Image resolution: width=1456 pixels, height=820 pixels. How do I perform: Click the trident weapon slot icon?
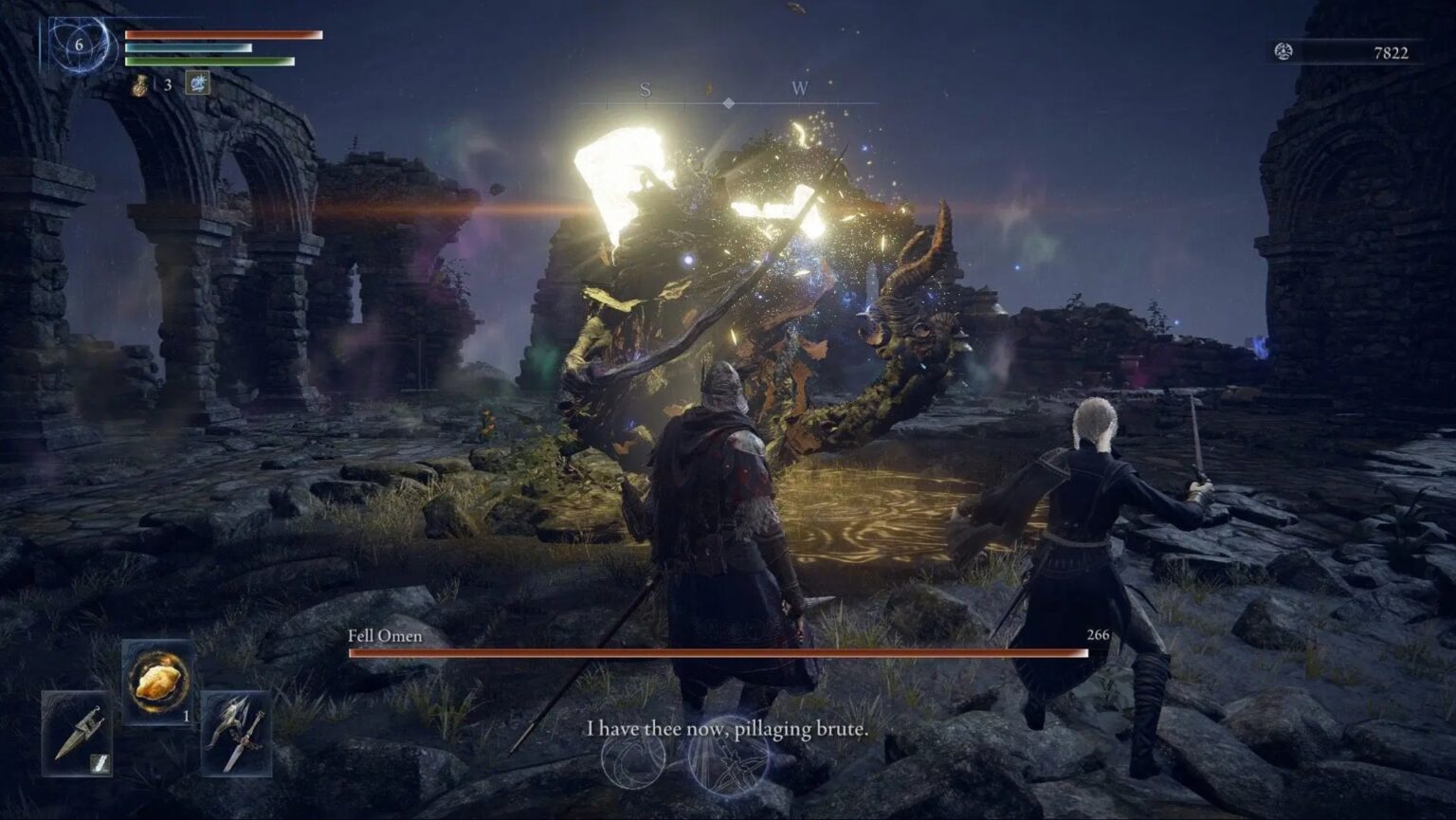point(235,736)
